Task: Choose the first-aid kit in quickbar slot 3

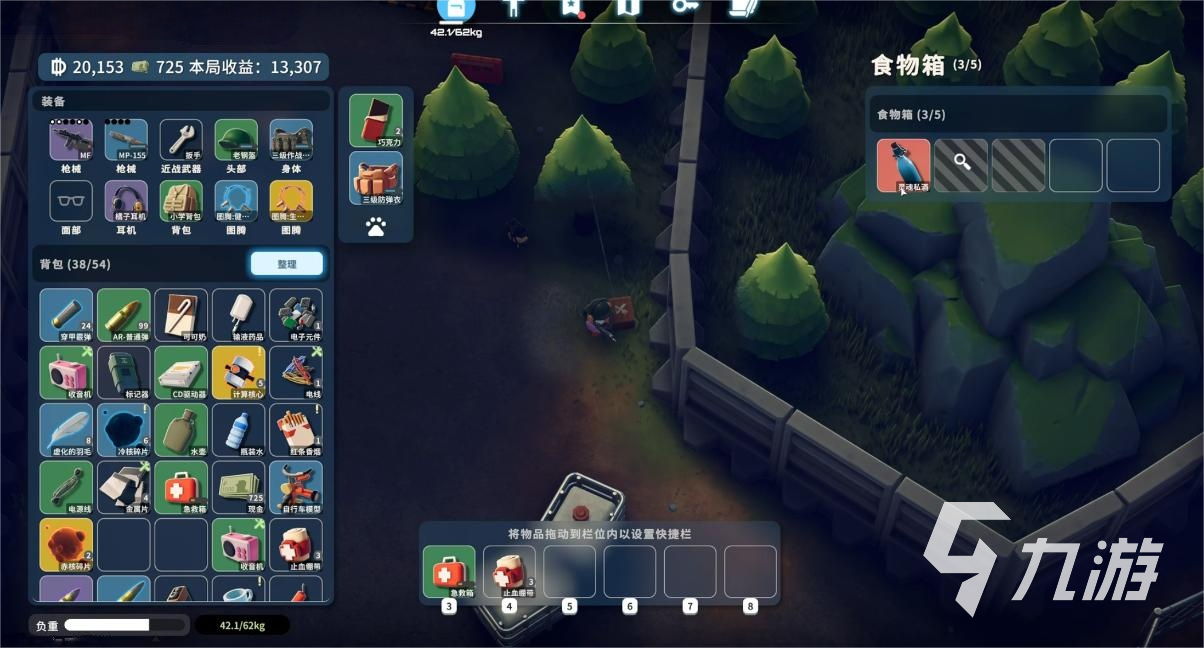Action: point(449,572)
